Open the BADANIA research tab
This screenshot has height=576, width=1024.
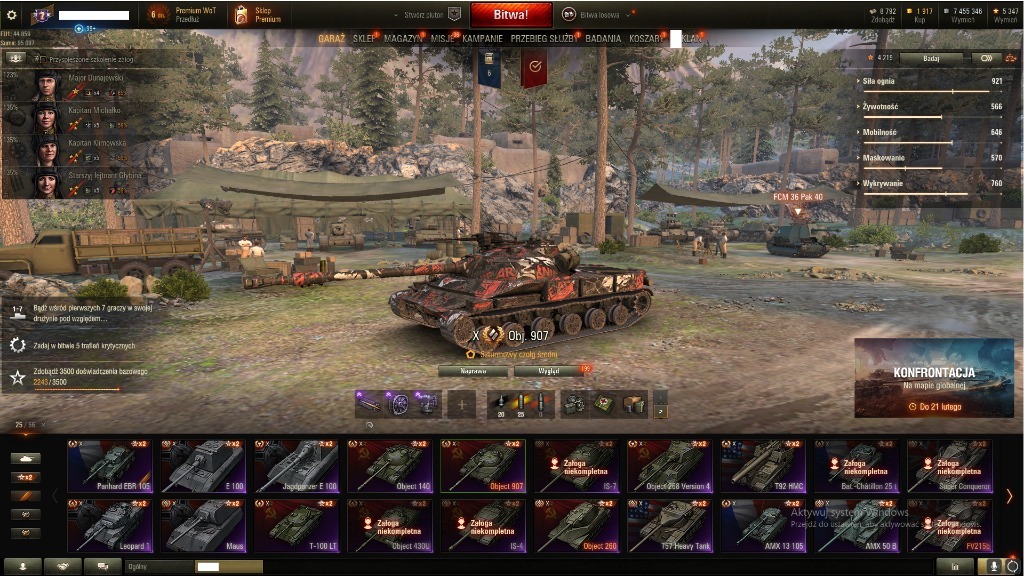point(603,38)
